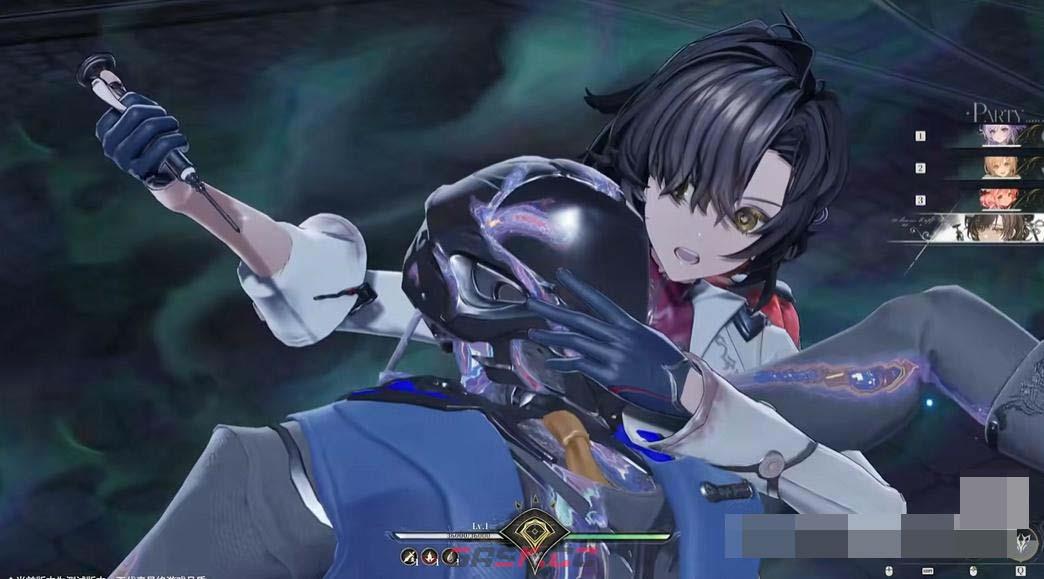Choose the pink-haired party member portrait

(x=1001, y=197)
